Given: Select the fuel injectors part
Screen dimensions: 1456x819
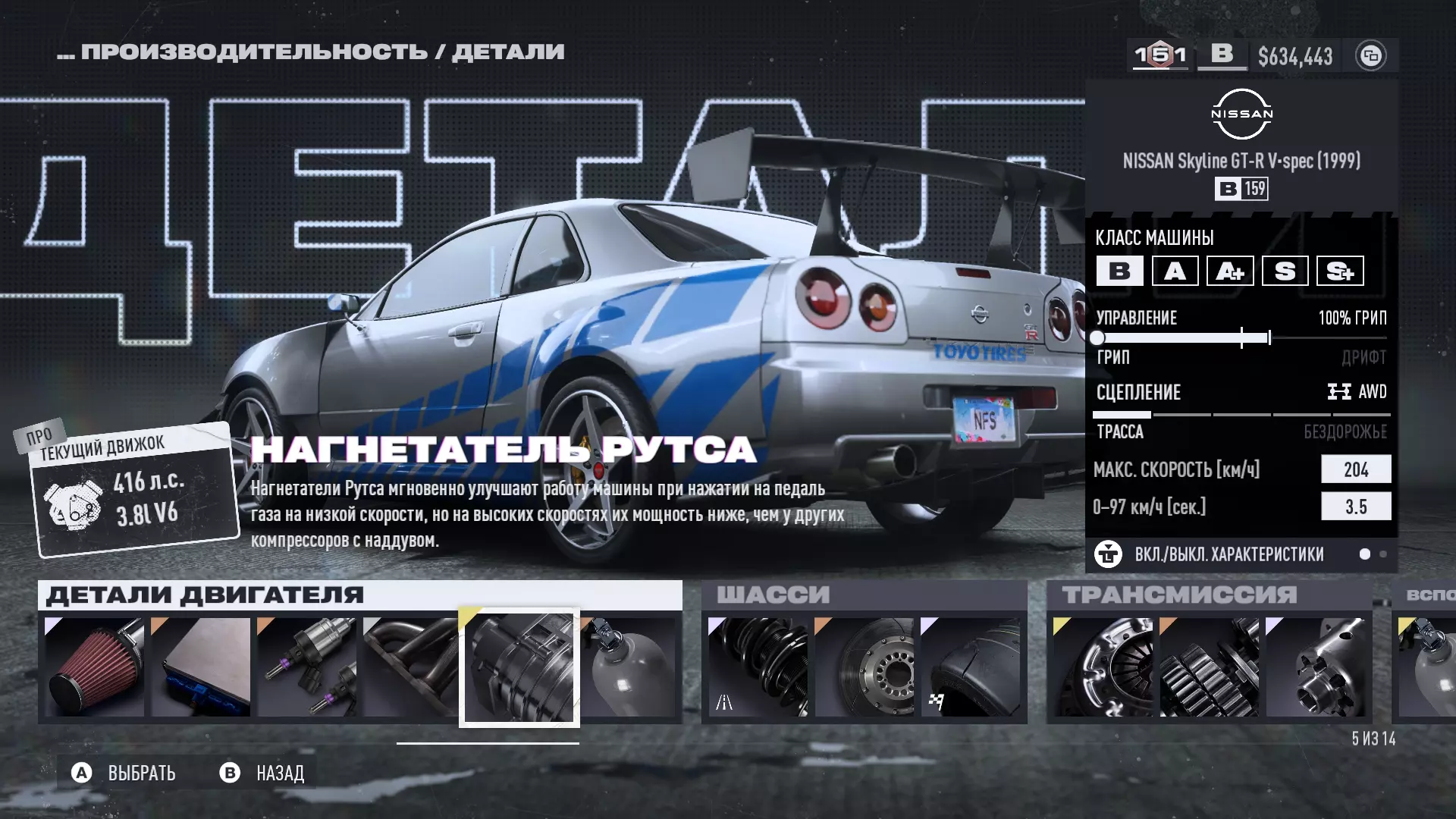Looking at the screenshot, I should pyautogui.click(x=307, y=667).
